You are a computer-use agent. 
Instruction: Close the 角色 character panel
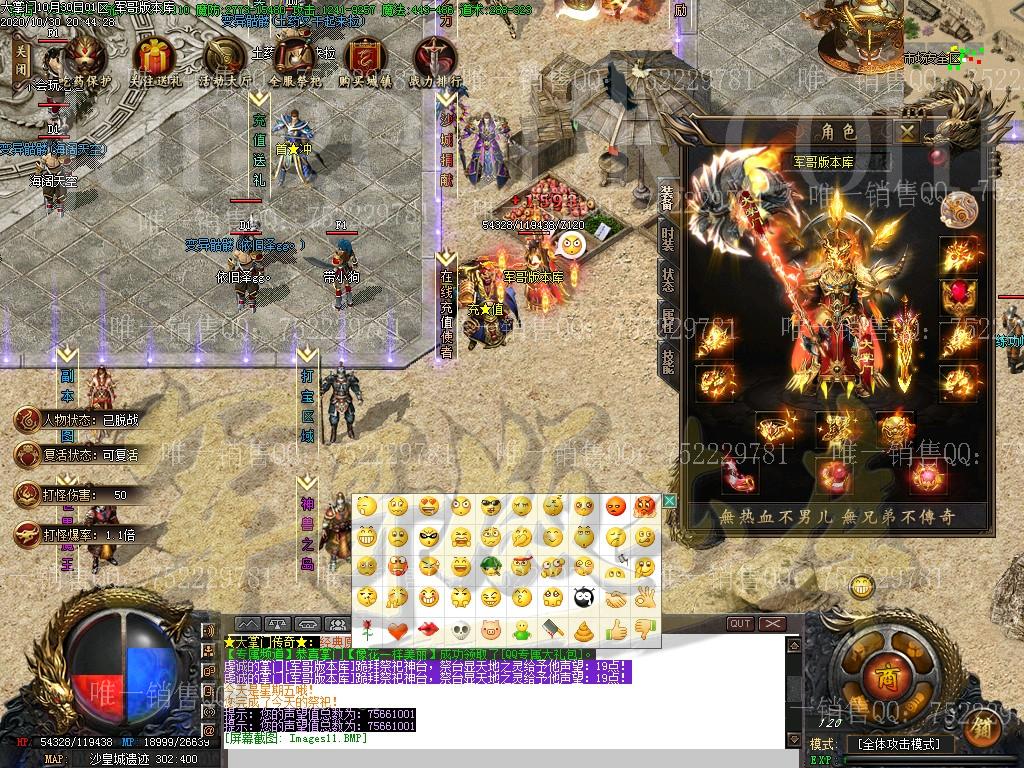click(907, 131)
